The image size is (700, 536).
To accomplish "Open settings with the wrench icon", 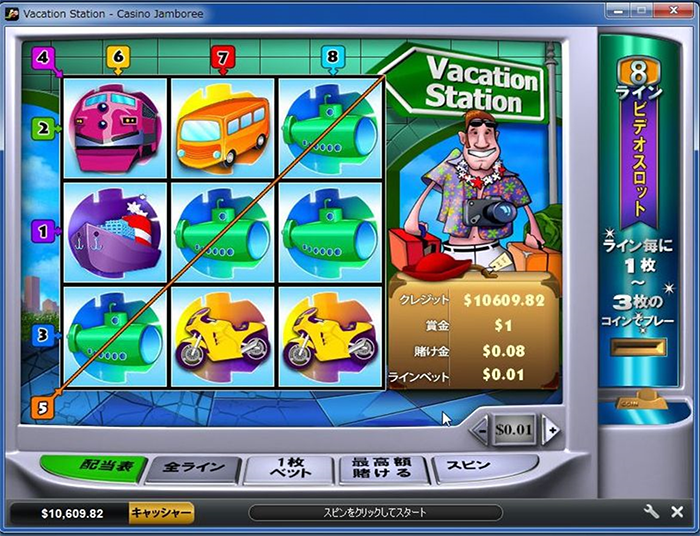I will point(651,512).
